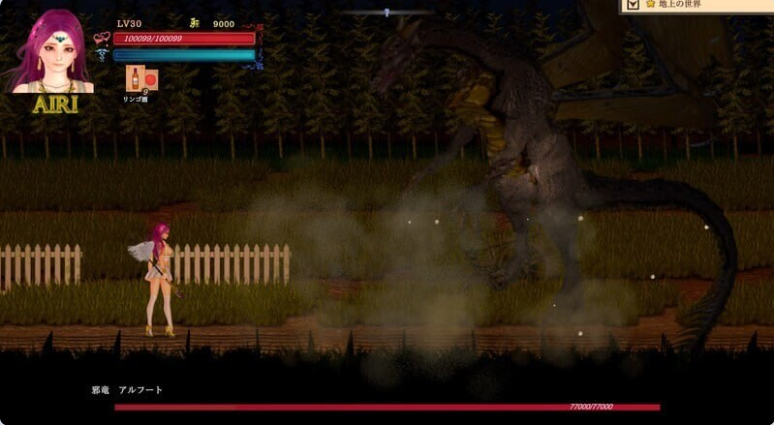
Task: Toggle the 地上の世界 quest checkbox
Action: click(632, 5)
